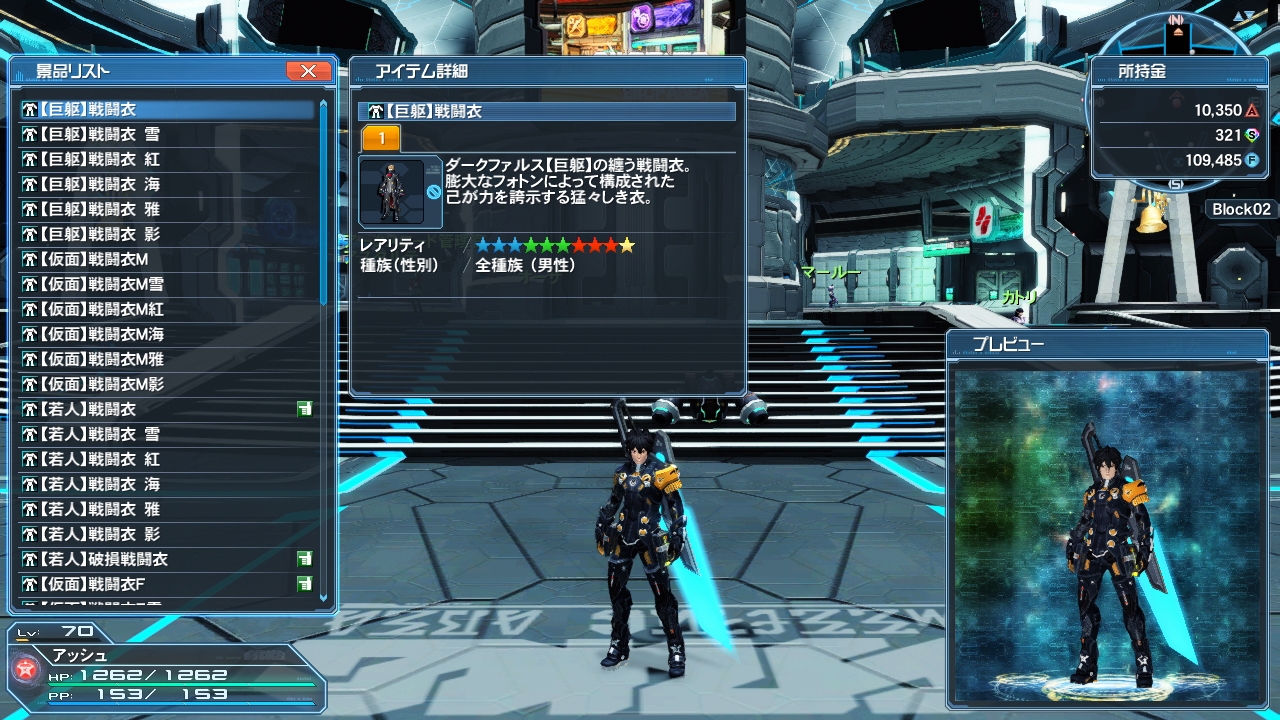Choose 【仮面】戦闘衣M in the prize list
The width and height of the screenshot is (1280, 720).
(95, 259)
